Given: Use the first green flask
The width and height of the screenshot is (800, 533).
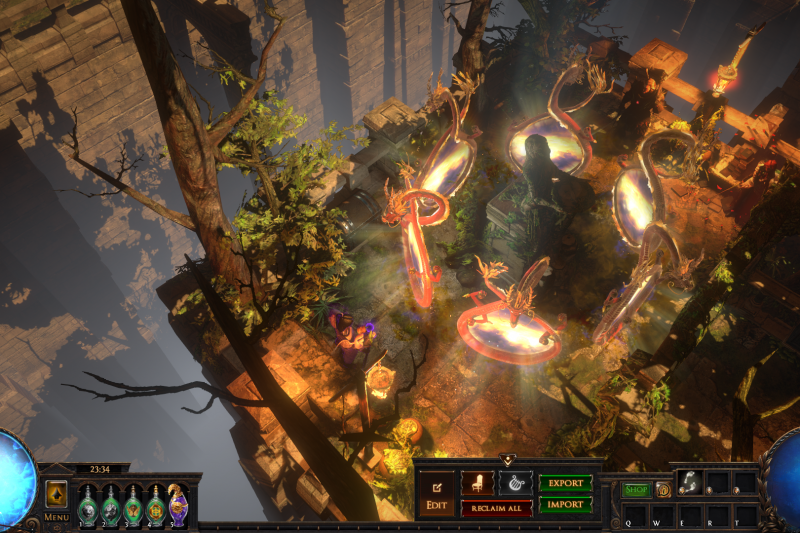Looking at the screenshot, I should coord(87,506).
